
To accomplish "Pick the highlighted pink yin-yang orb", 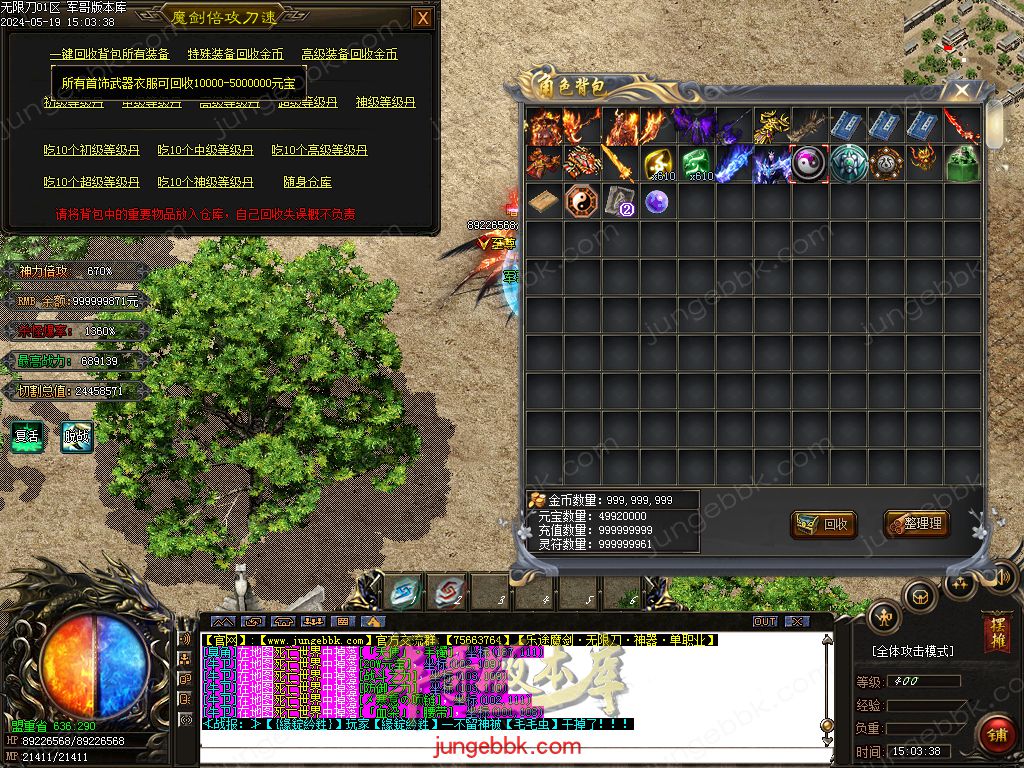I will coord(809,163).
